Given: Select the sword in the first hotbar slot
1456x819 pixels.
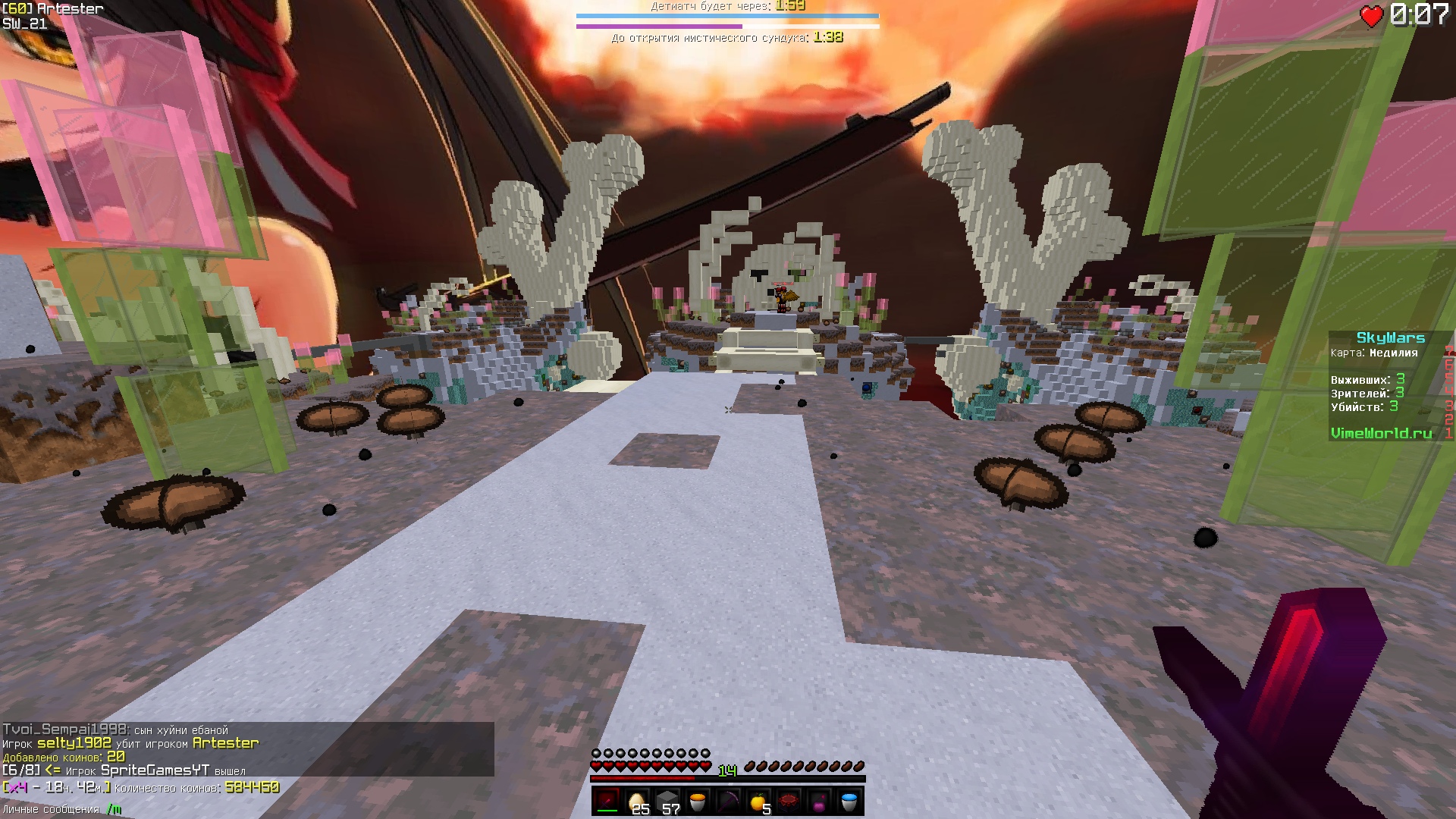Looking at the screenshot, I should pyautogui.click(x=607, y=802).
